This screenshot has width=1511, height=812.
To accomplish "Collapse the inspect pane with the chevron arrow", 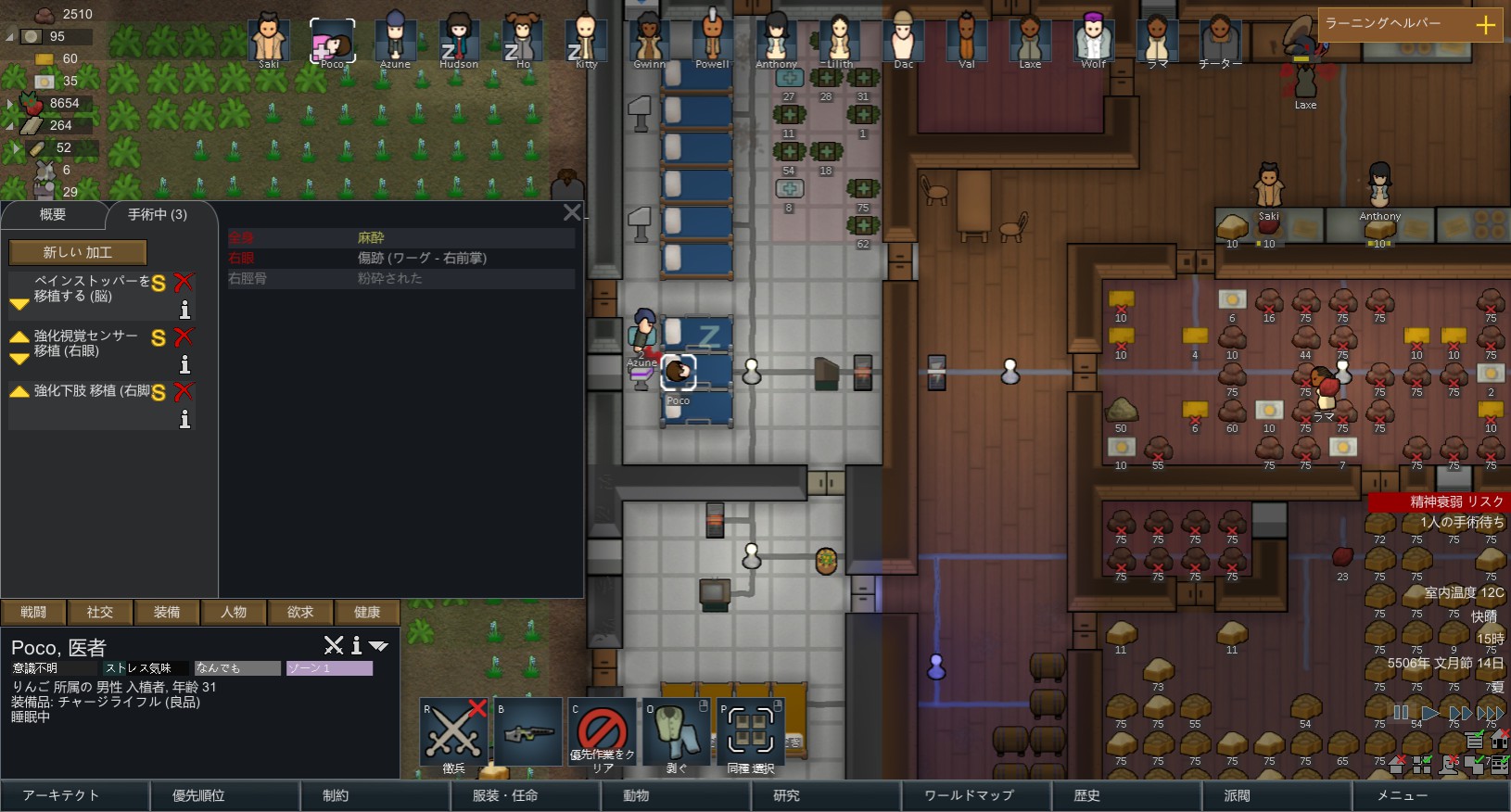I will tap(378, 645).
